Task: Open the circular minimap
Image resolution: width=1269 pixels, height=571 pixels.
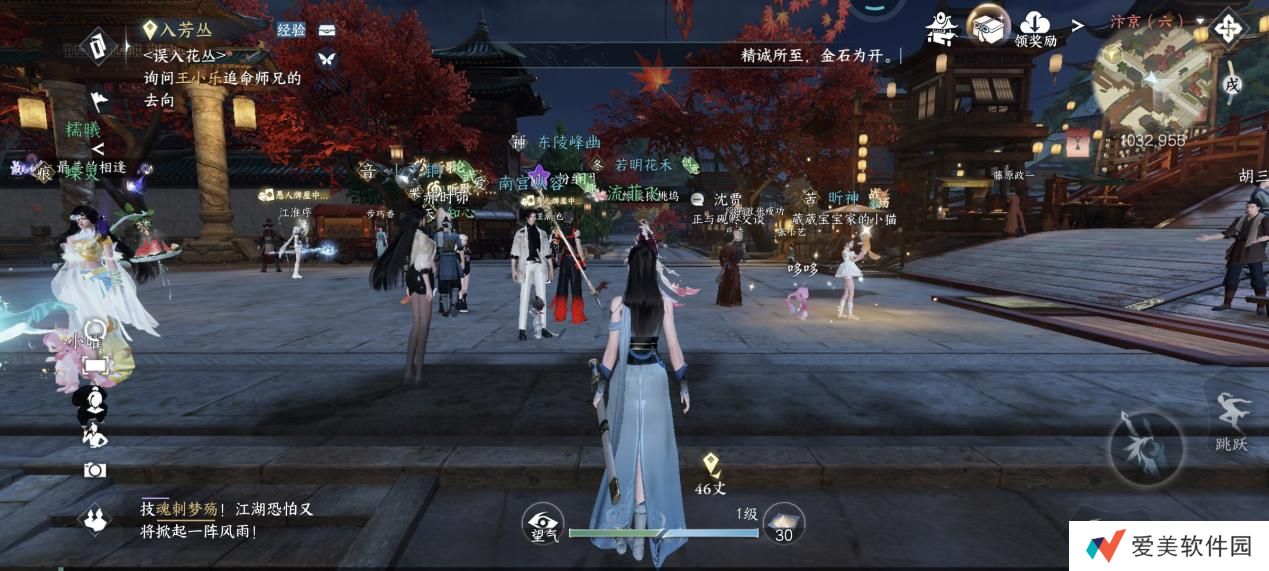Action: (1149, 89)
